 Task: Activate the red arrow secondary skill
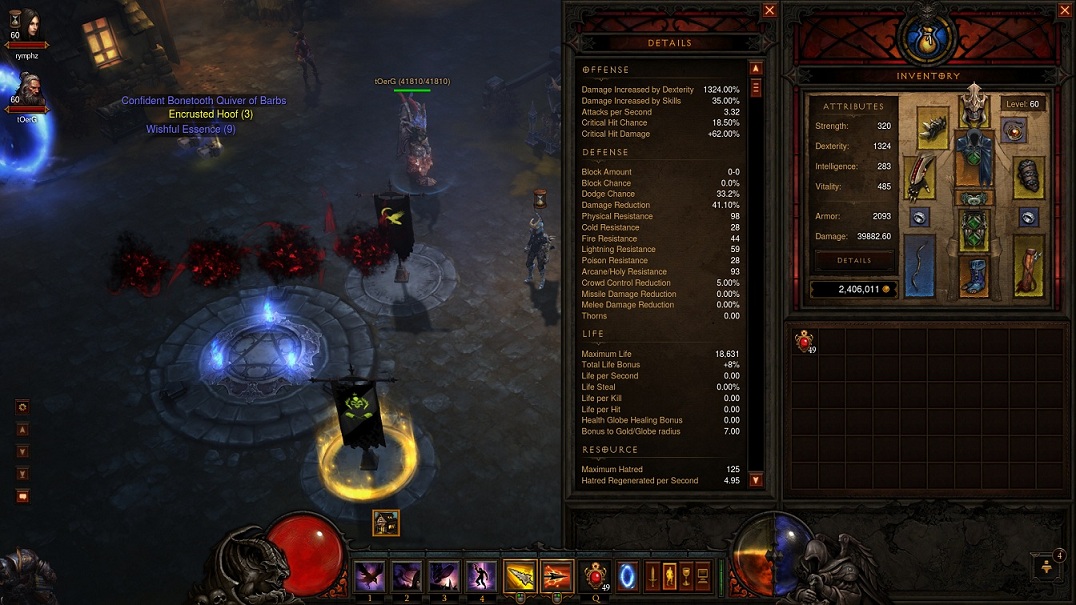[557, 577]
